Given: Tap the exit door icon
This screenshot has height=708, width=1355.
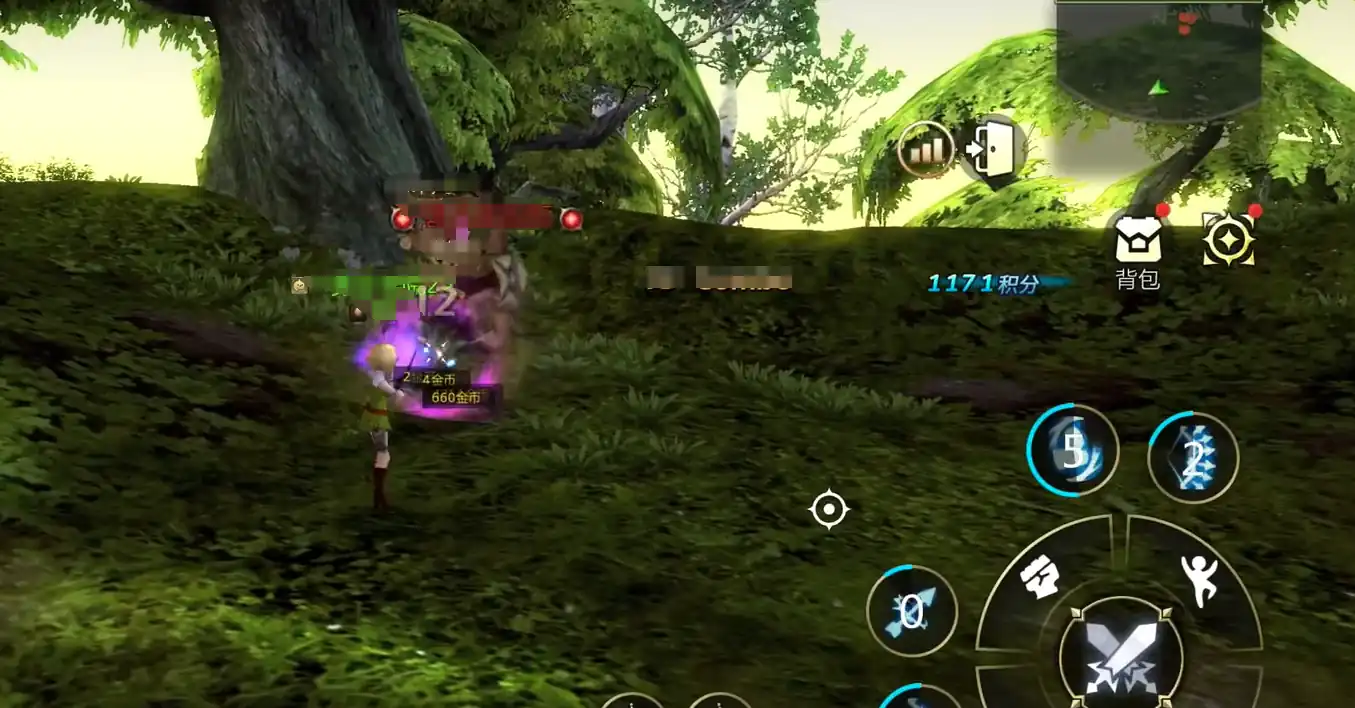Looking at the screenshot, I should tap(992, 151).
